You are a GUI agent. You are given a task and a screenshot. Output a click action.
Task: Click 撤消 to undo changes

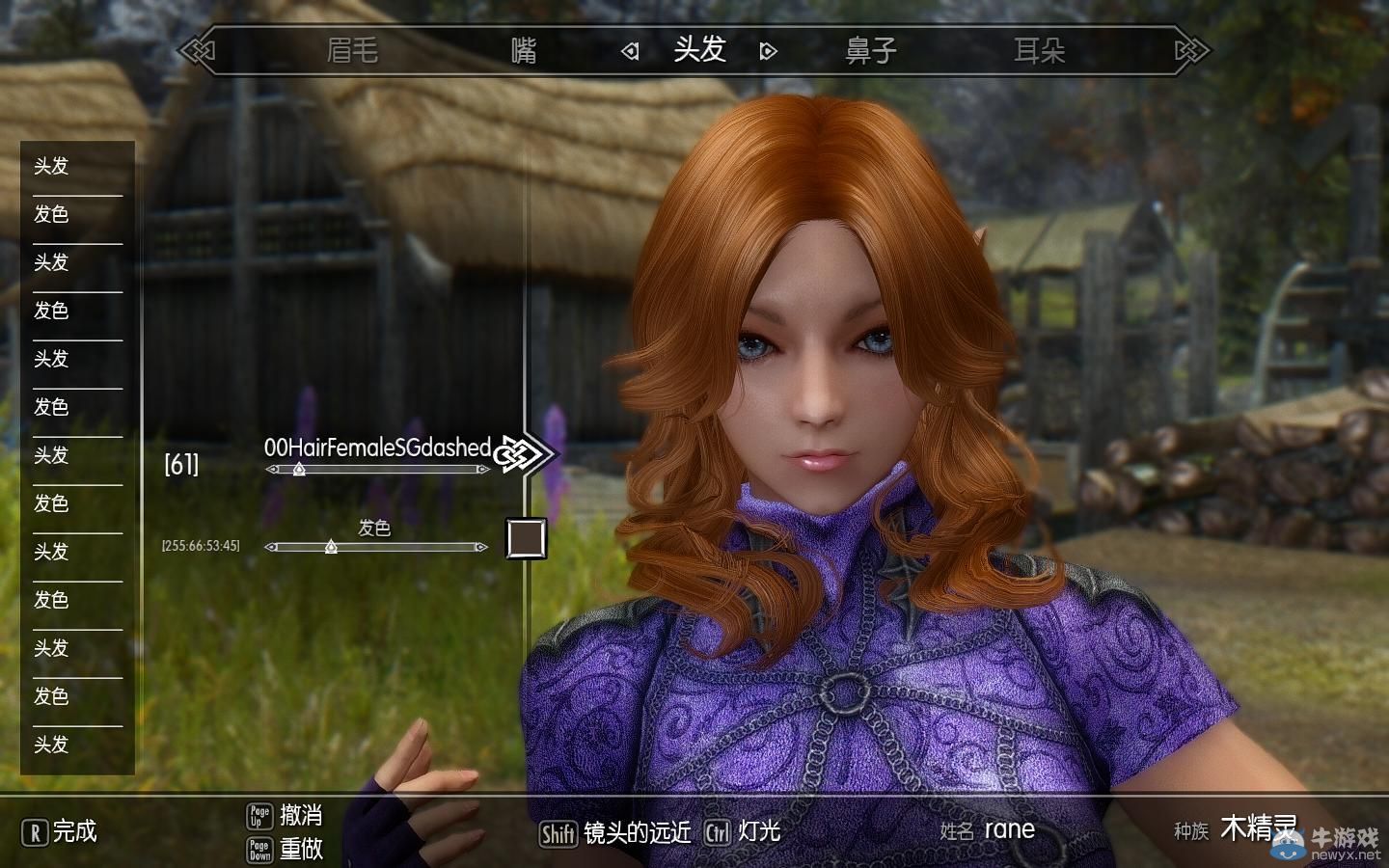[302, 815]
